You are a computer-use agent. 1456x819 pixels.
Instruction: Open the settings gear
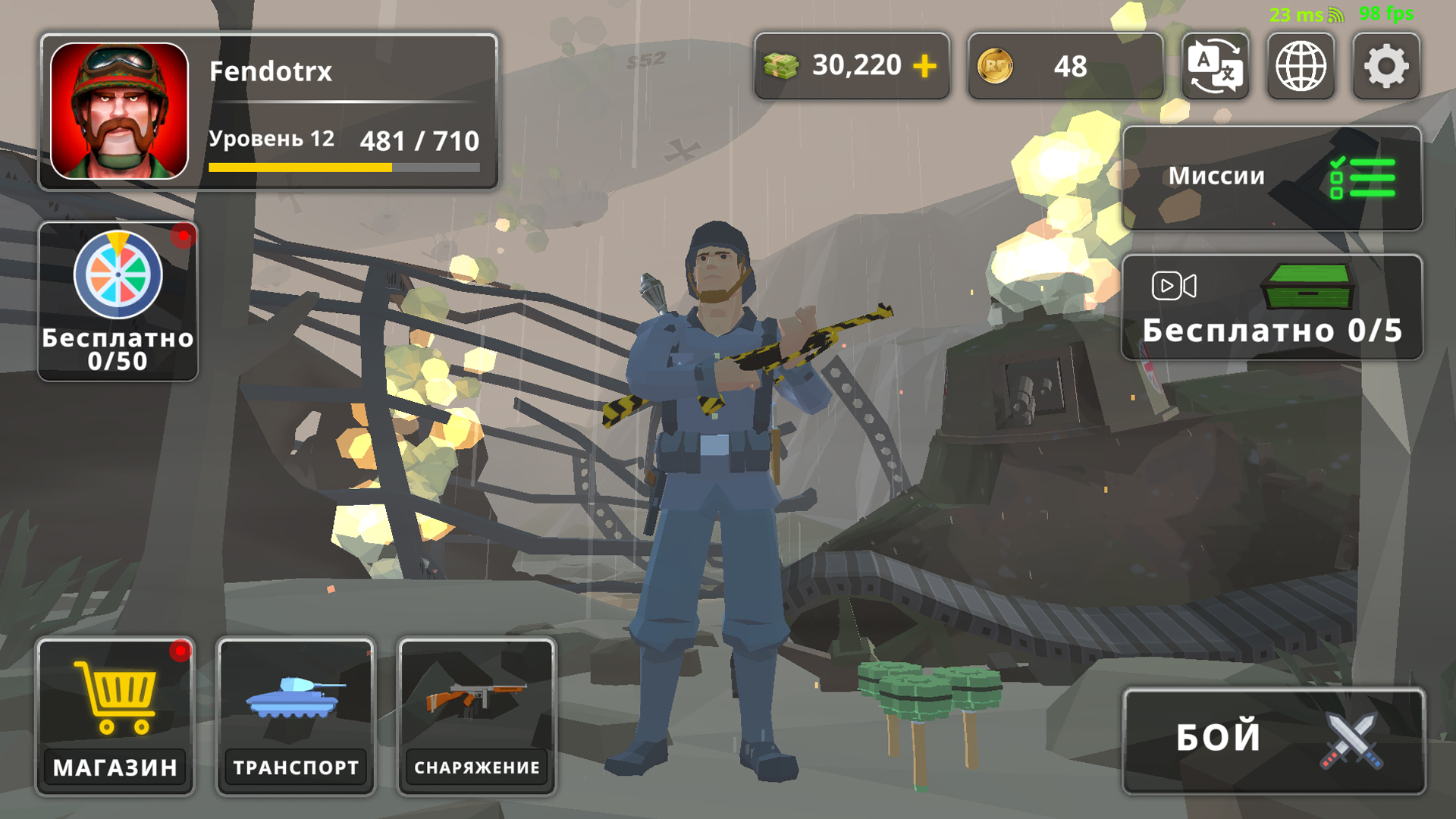coord(1387,67)
